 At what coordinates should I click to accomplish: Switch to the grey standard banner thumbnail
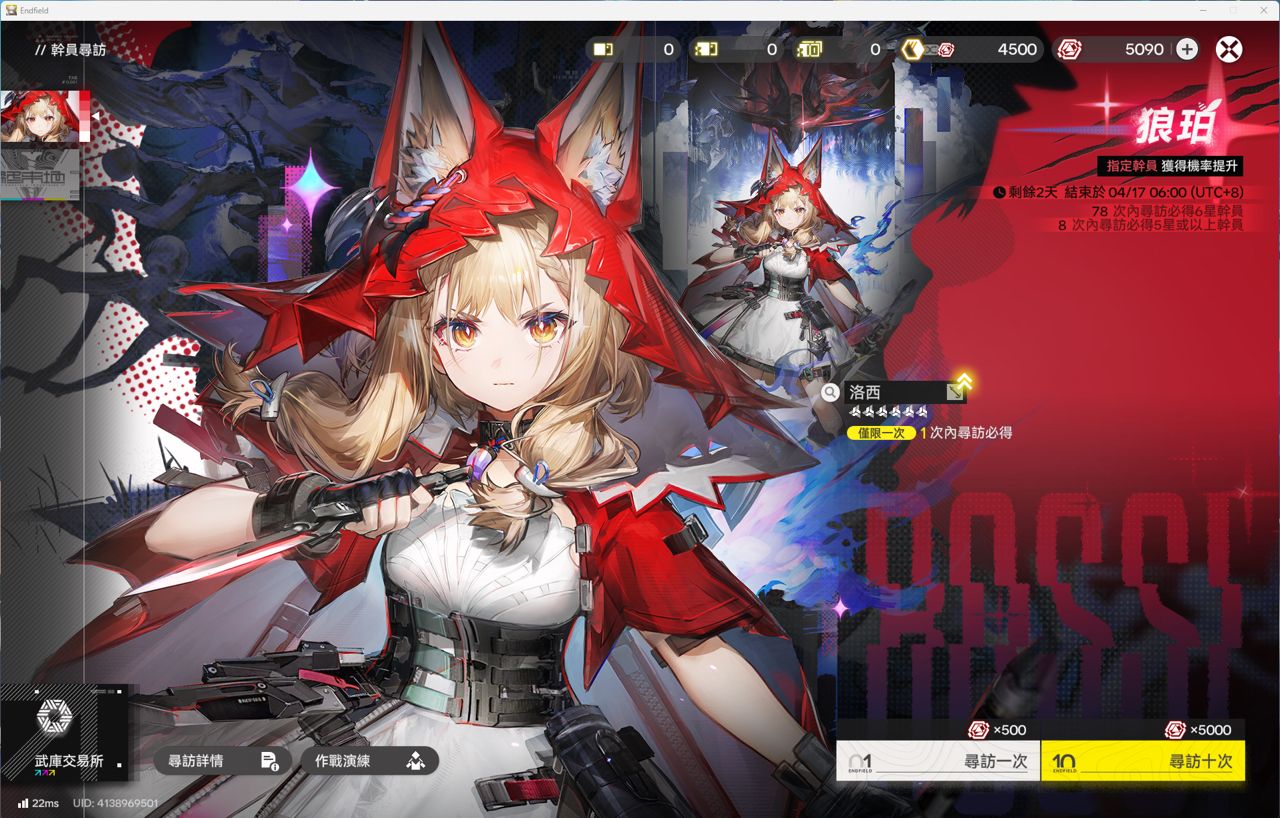click(x=40, y=173)
